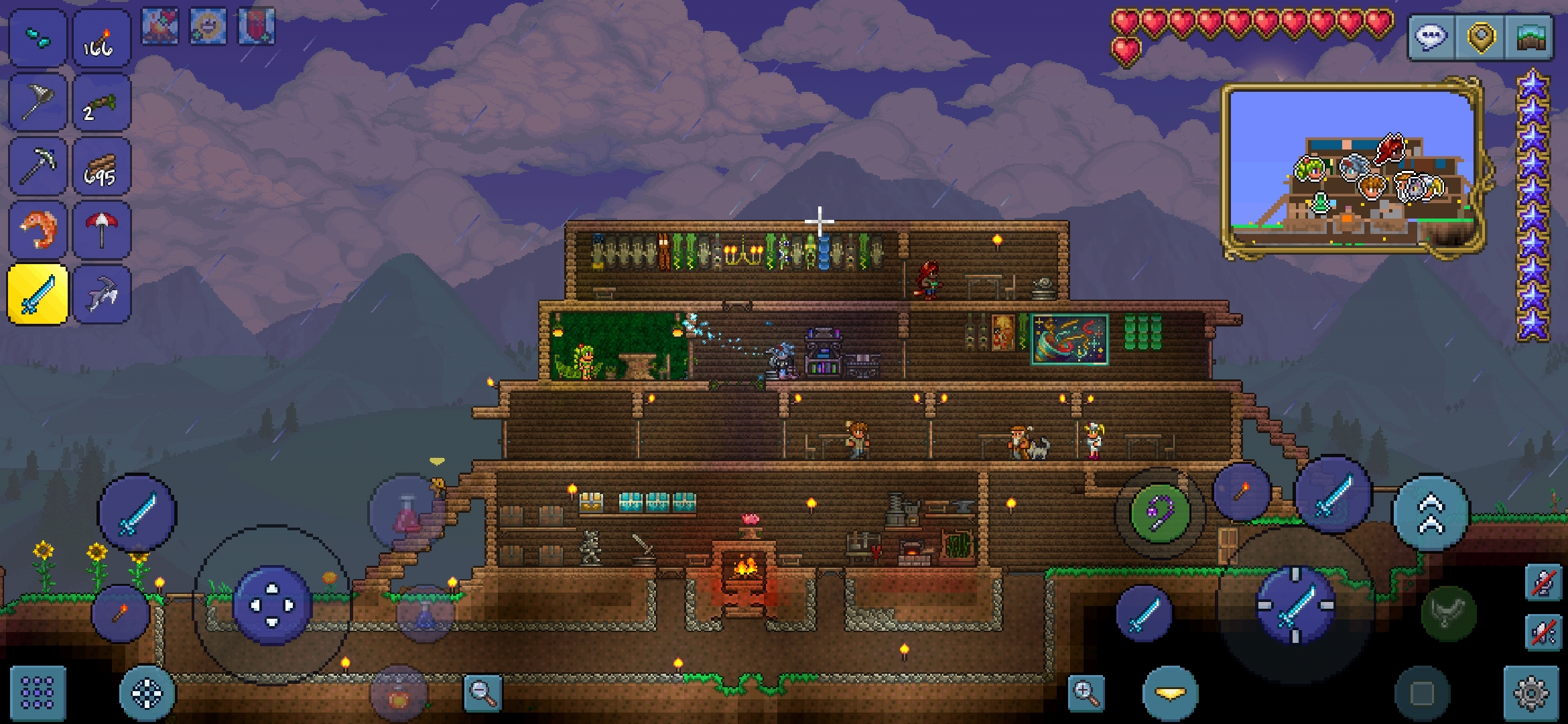Open the settings gear
This screenshot has height=724, width=1568.
click(1531, 693)
